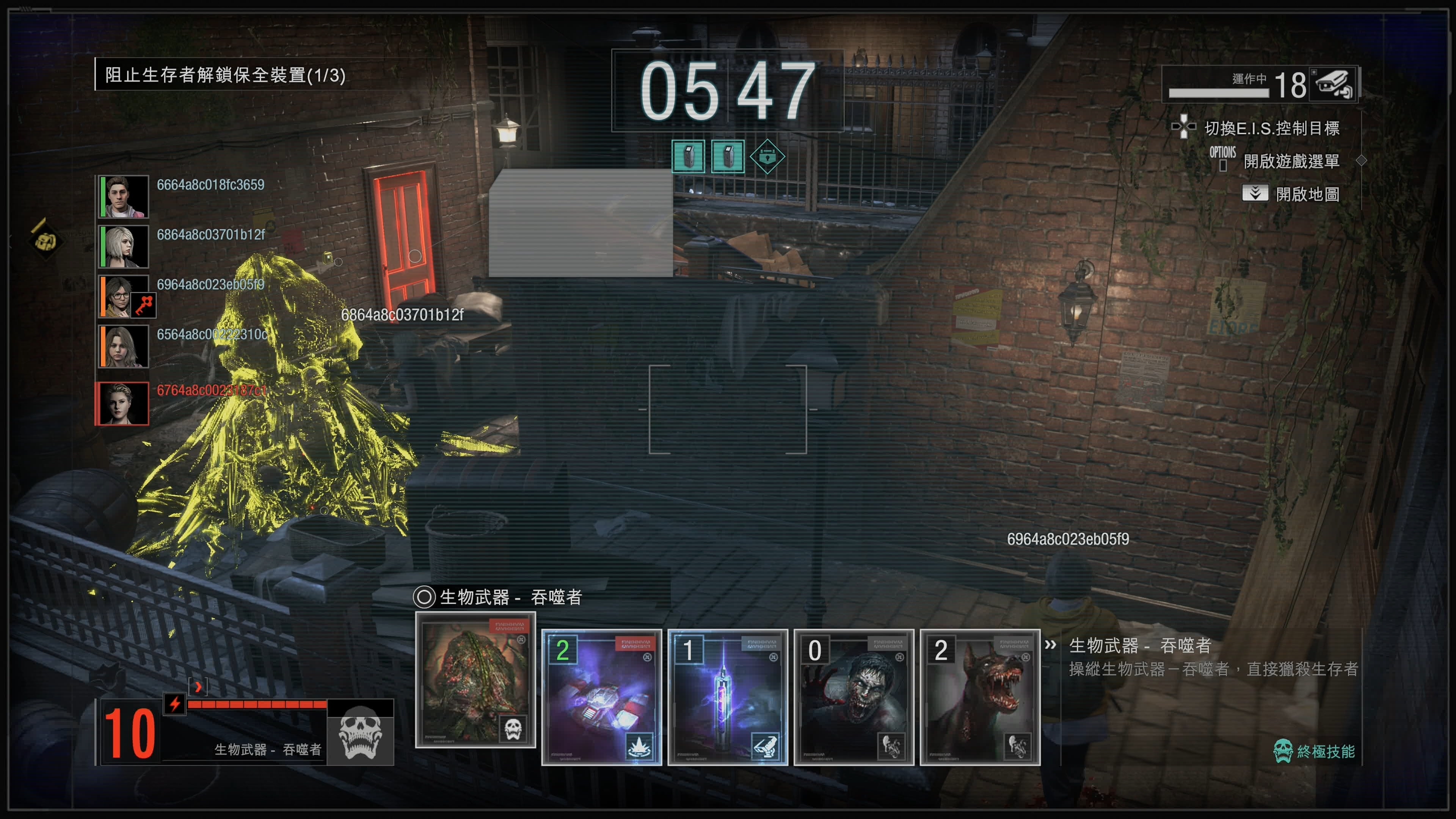The height and width of the screenshot is (819, 1456).
Task: Click survivor portrait 6564a8c00222310c
Action: pyautogui.click(x=124, y=347)
